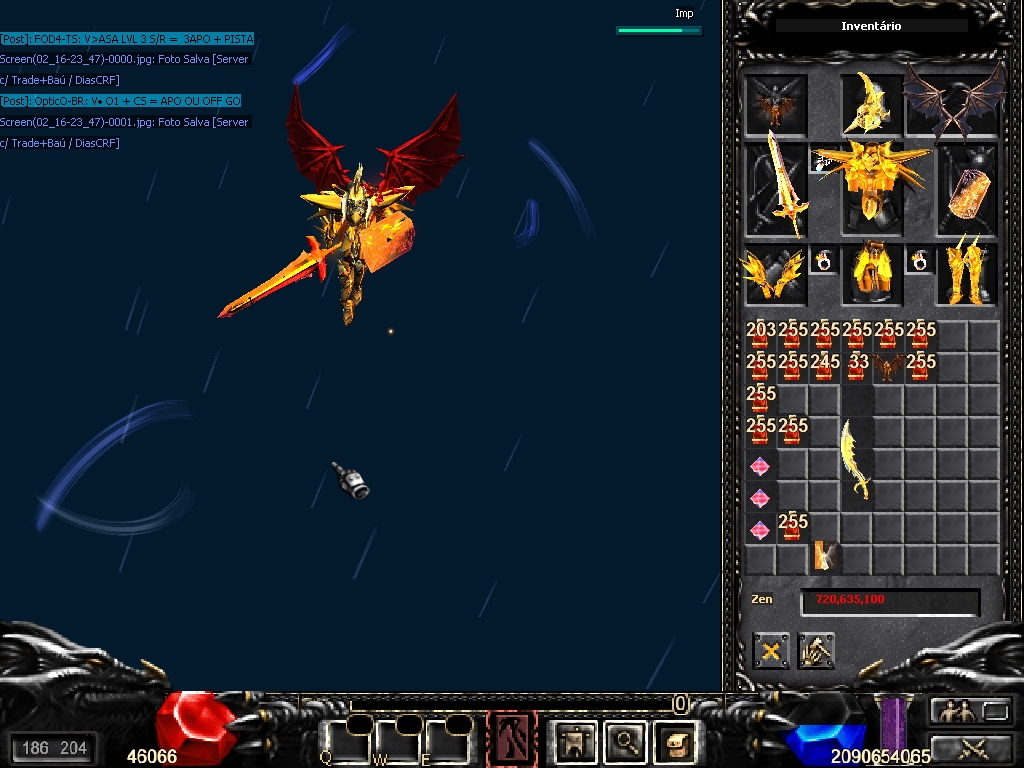
Task: Pick the potion stack labeled 203
Action: click(761, 336)
